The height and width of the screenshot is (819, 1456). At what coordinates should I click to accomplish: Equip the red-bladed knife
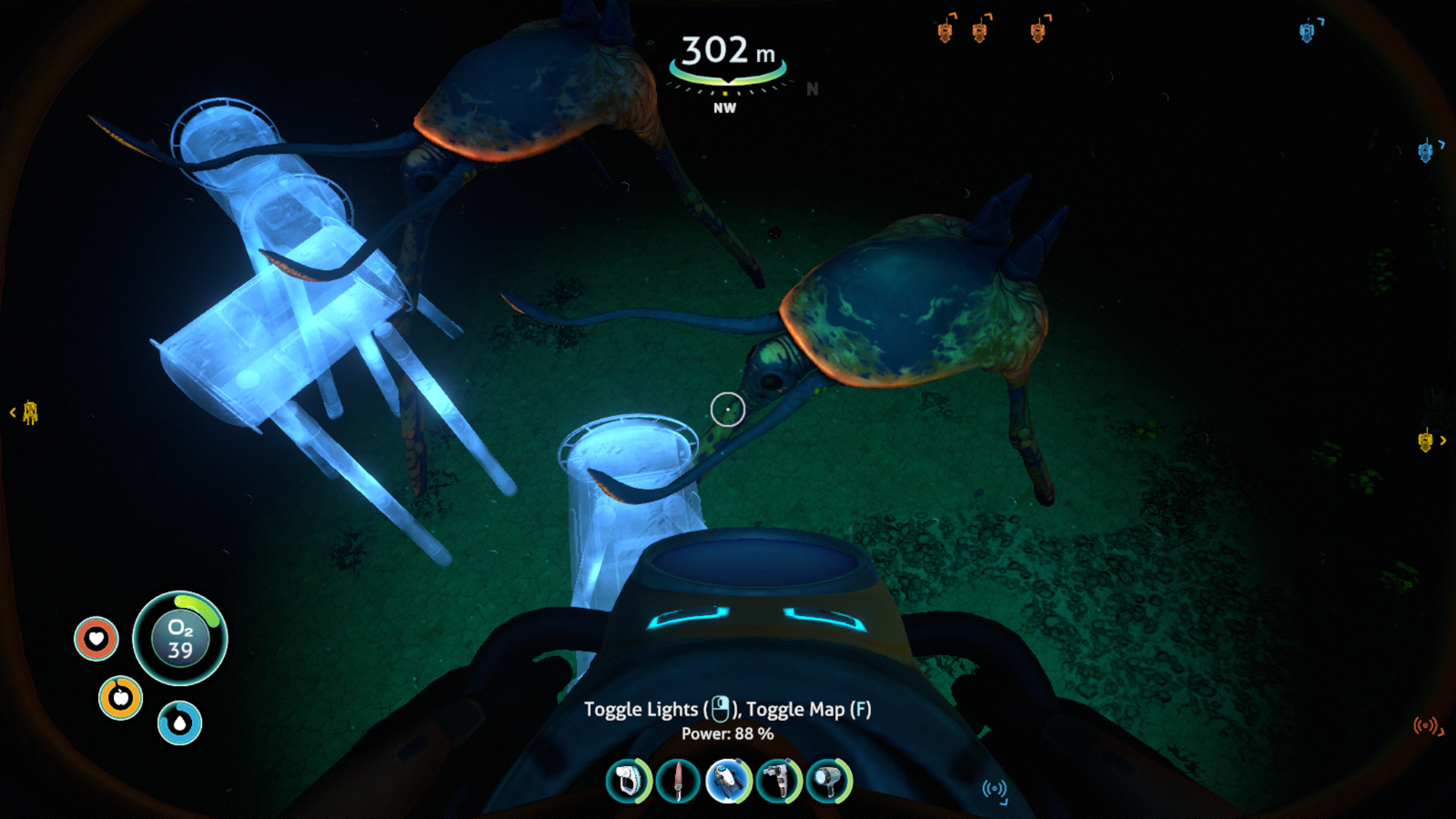tap(678, 781)
